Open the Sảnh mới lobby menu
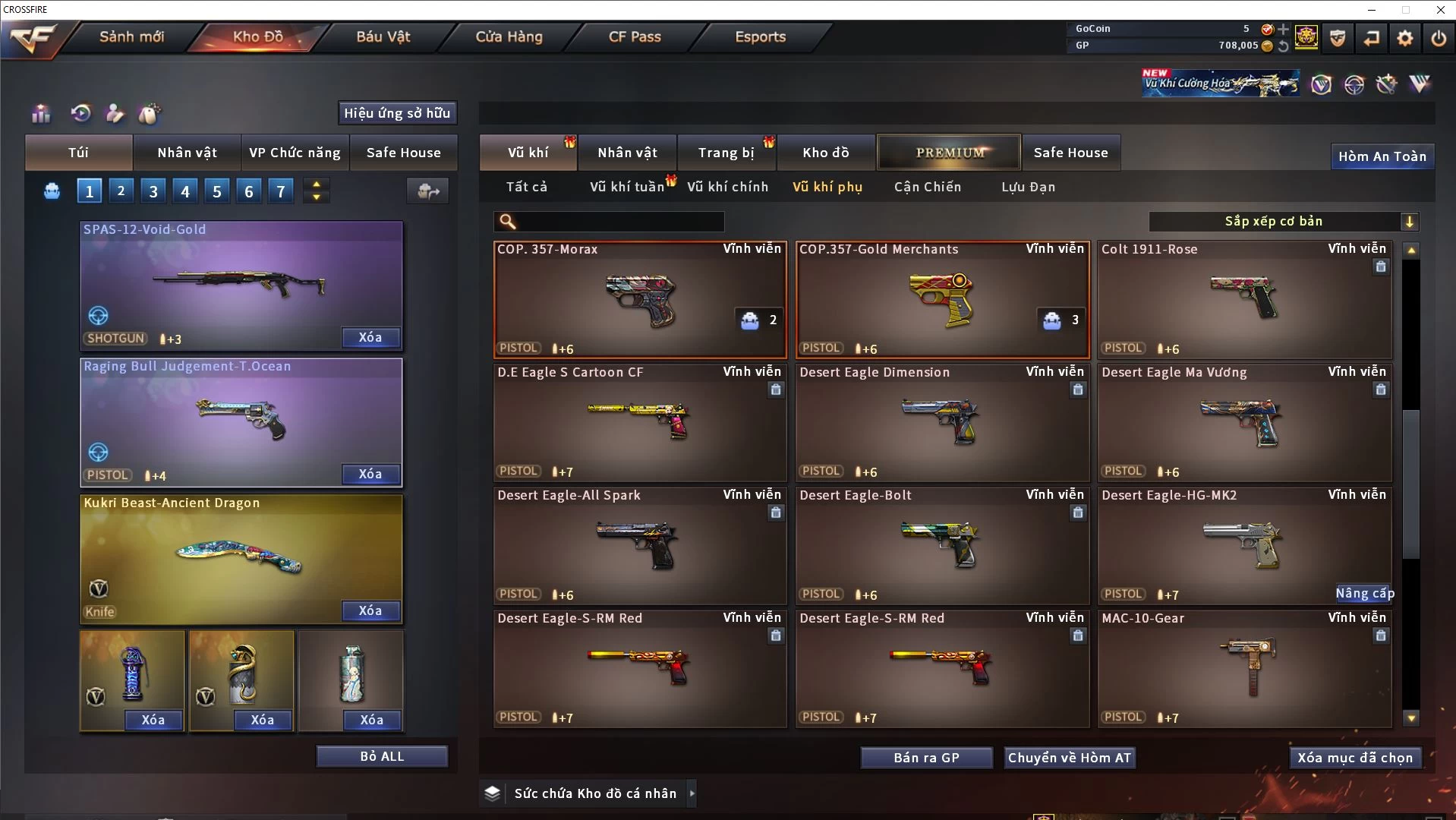 (131, 36)
